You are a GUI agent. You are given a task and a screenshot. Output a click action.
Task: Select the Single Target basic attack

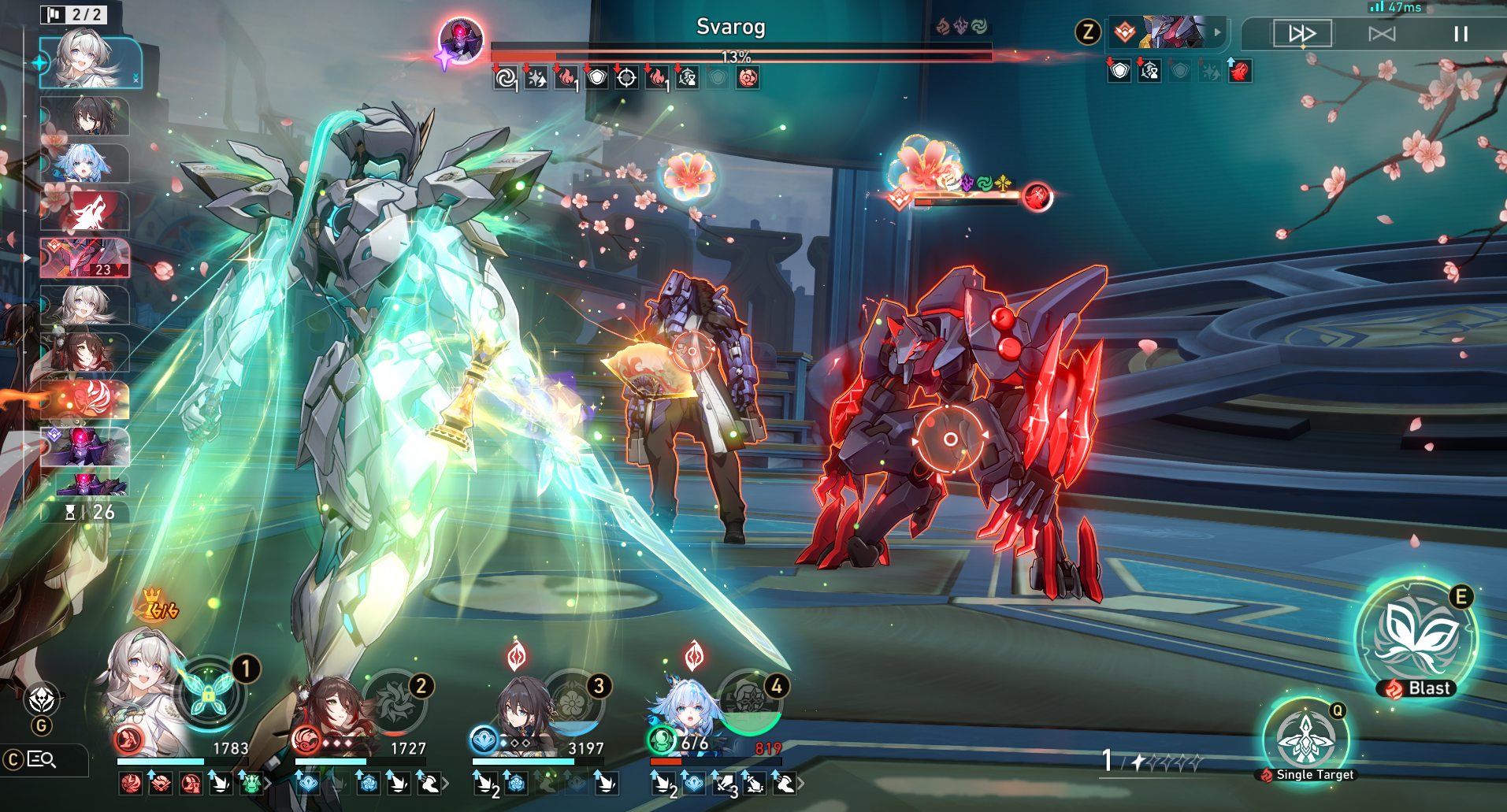tap(1306, 740)
